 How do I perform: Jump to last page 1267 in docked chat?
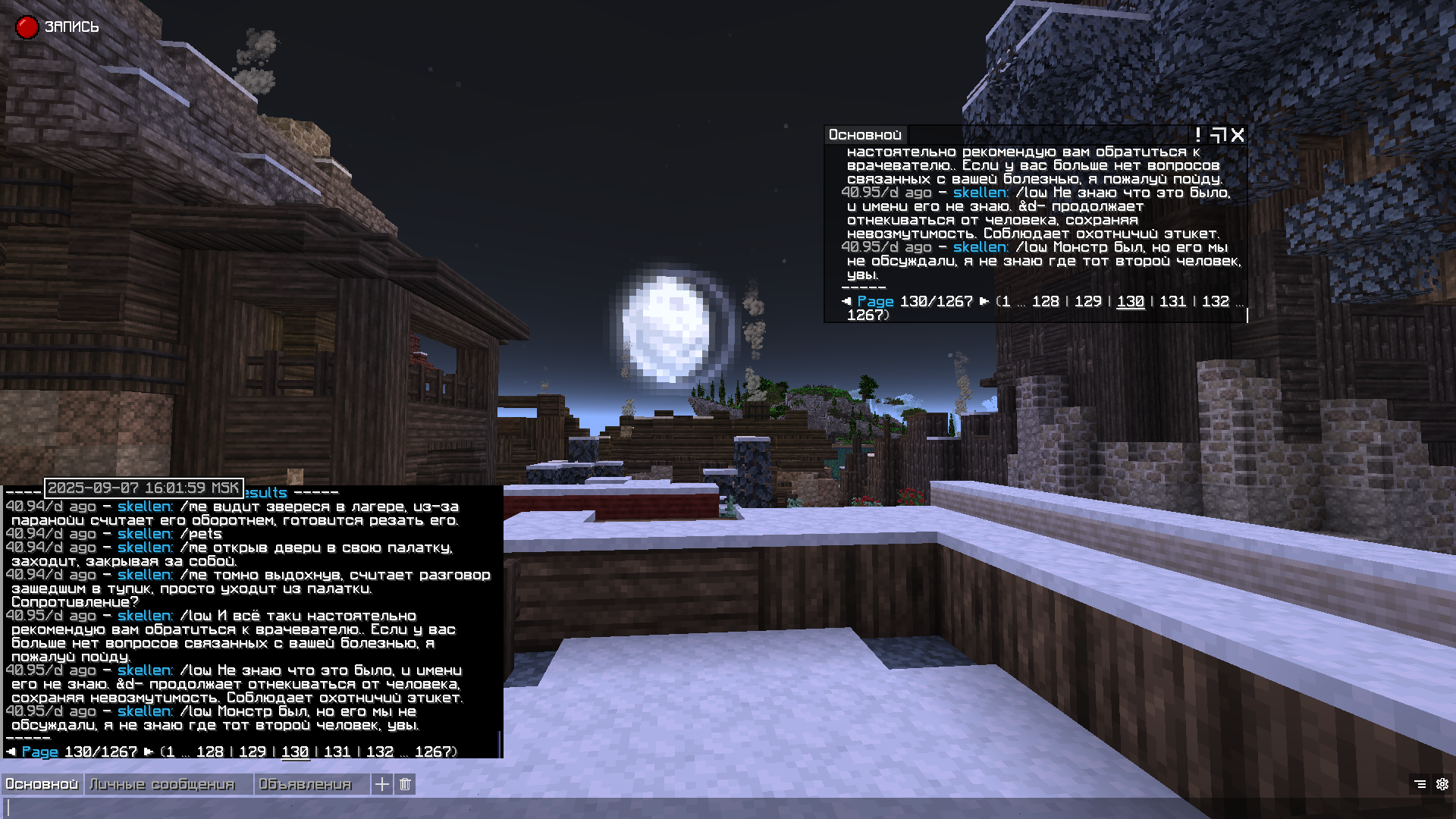435,752
